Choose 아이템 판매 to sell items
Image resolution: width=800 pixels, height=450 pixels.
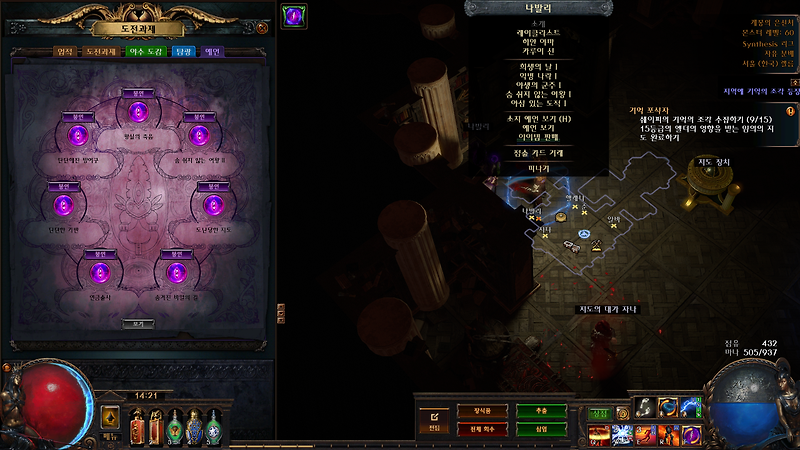pyautogui.click(x=531, y=138)
